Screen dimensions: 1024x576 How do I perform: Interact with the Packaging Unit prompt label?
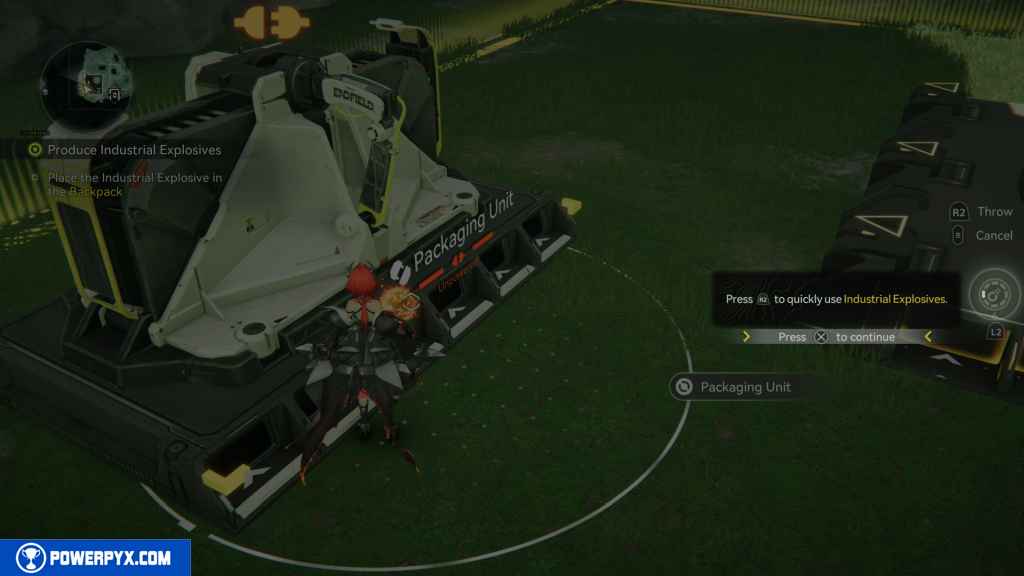(x=736, y=387)
